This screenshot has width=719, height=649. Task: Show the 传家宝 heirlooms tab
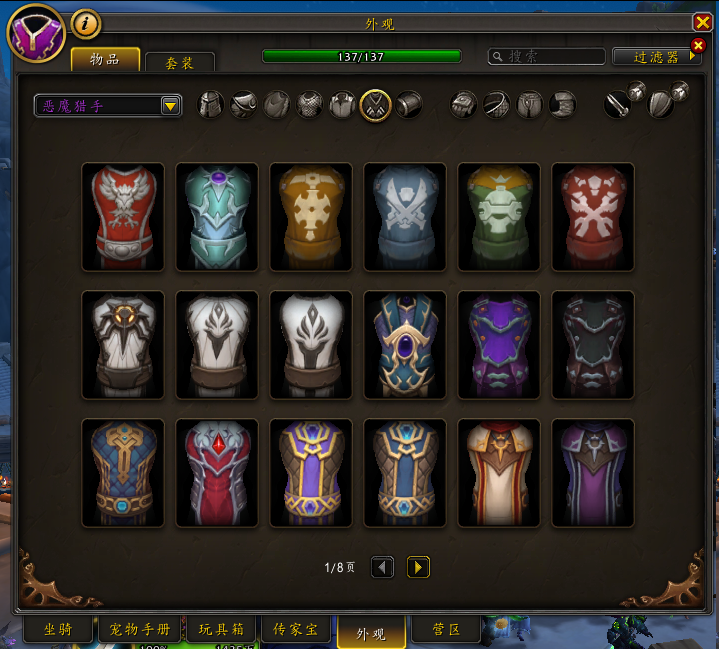pos(295,630)
